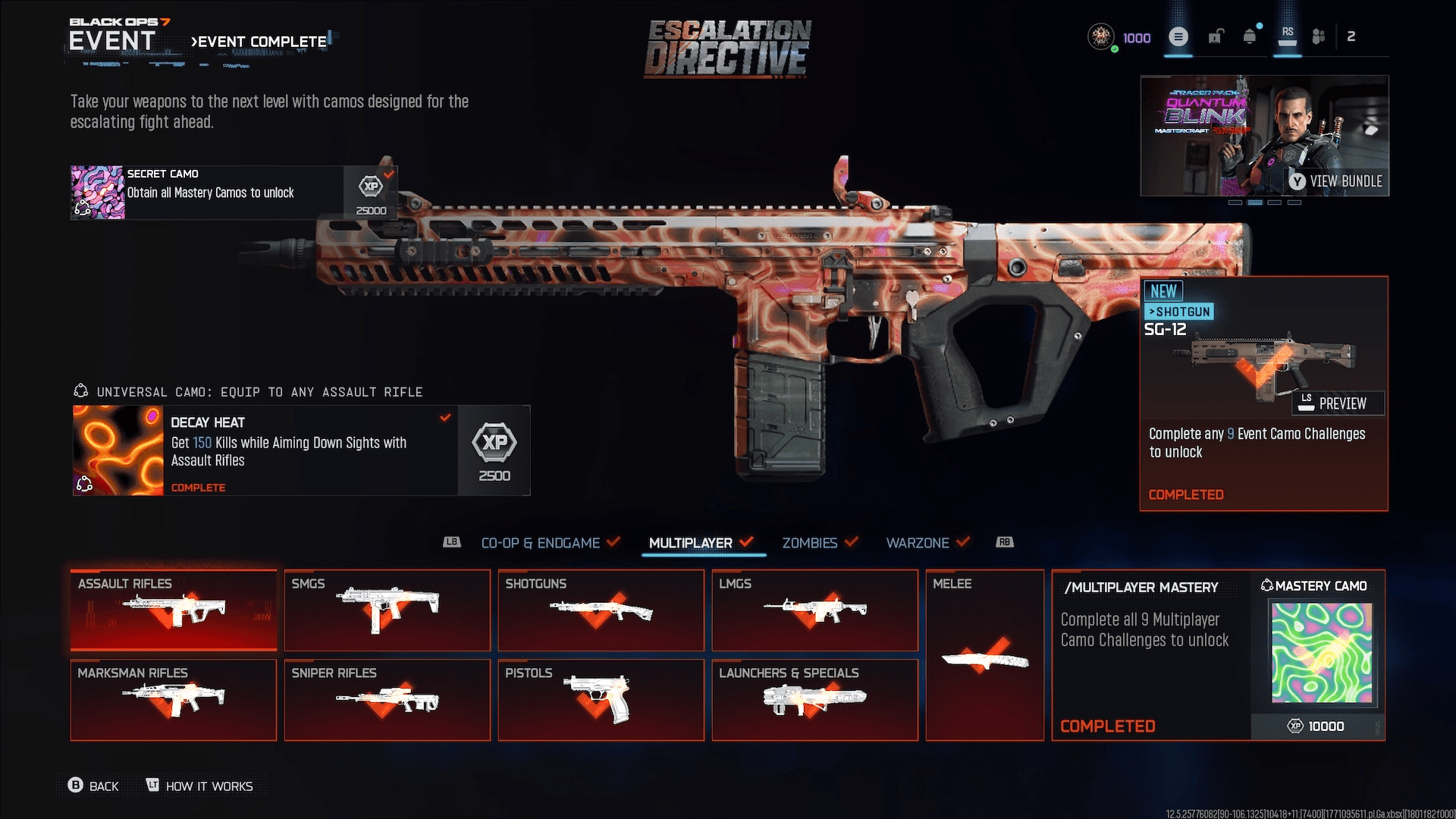Open the Melee category tile
This screenshot has width=1456, height=819.
(984, 655)
